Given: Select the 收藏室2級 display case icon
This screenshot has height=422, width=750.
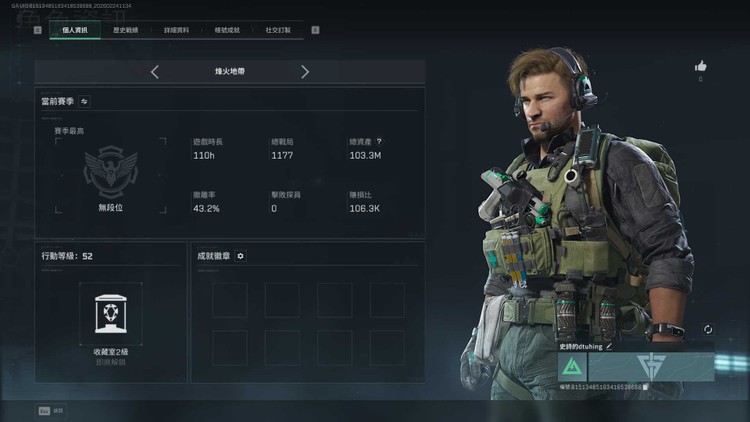Looking at the screenshot, I should [110, 312].
